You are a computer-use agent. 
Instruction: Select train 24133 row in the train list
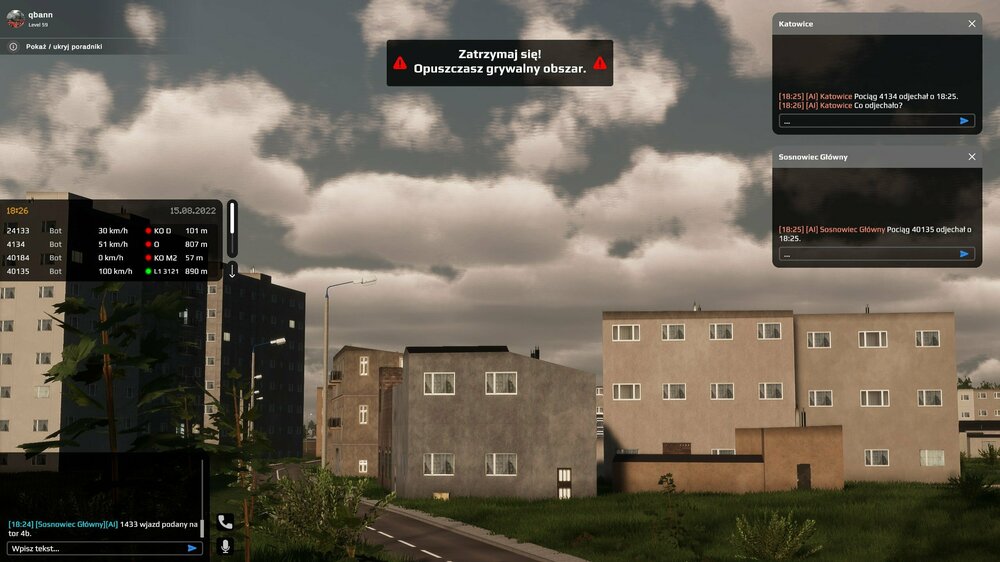[108, 231]
